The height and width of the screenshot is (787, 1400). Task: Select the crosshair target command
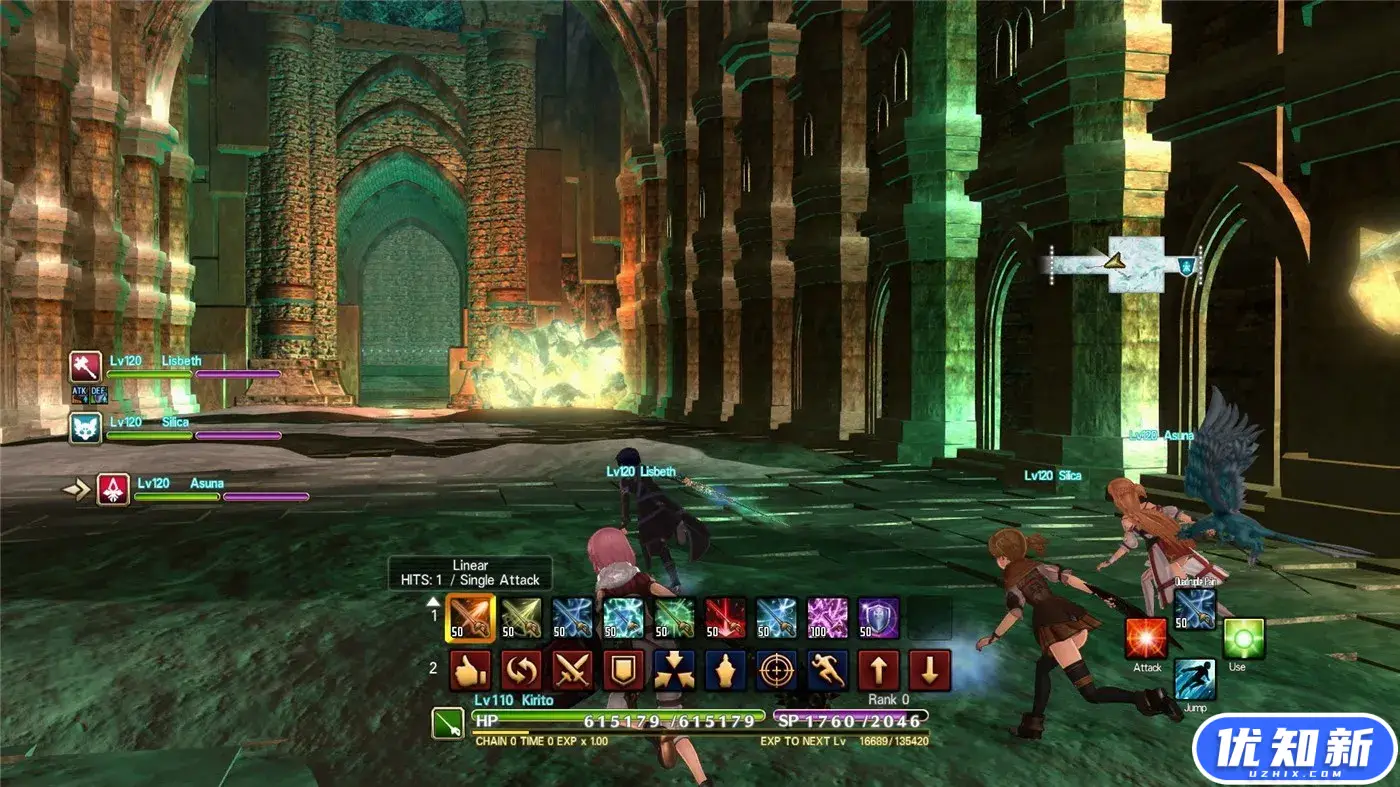tap(776, 671)
